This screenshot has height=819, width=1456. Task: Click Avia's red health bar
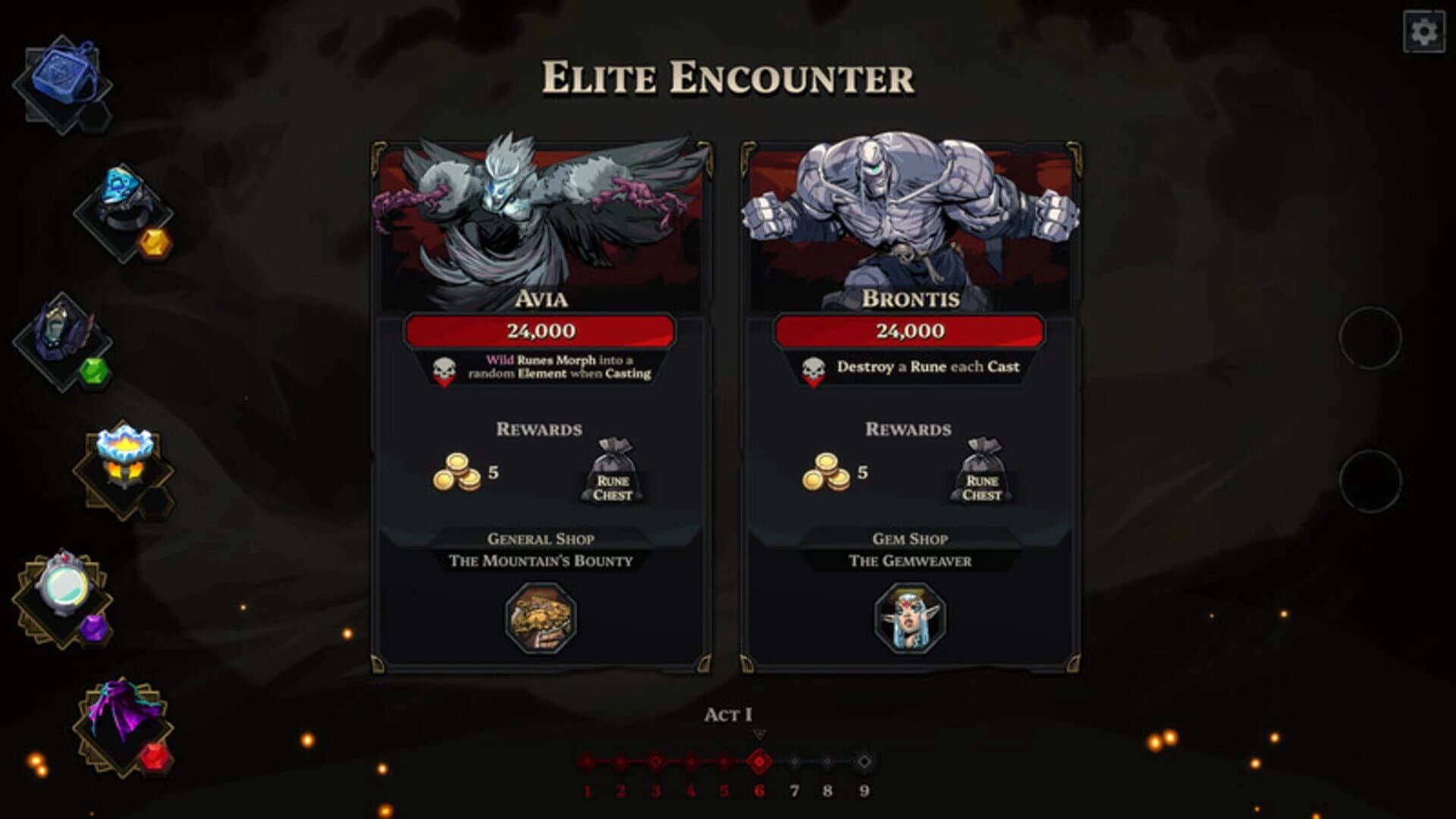coord(541,330)
